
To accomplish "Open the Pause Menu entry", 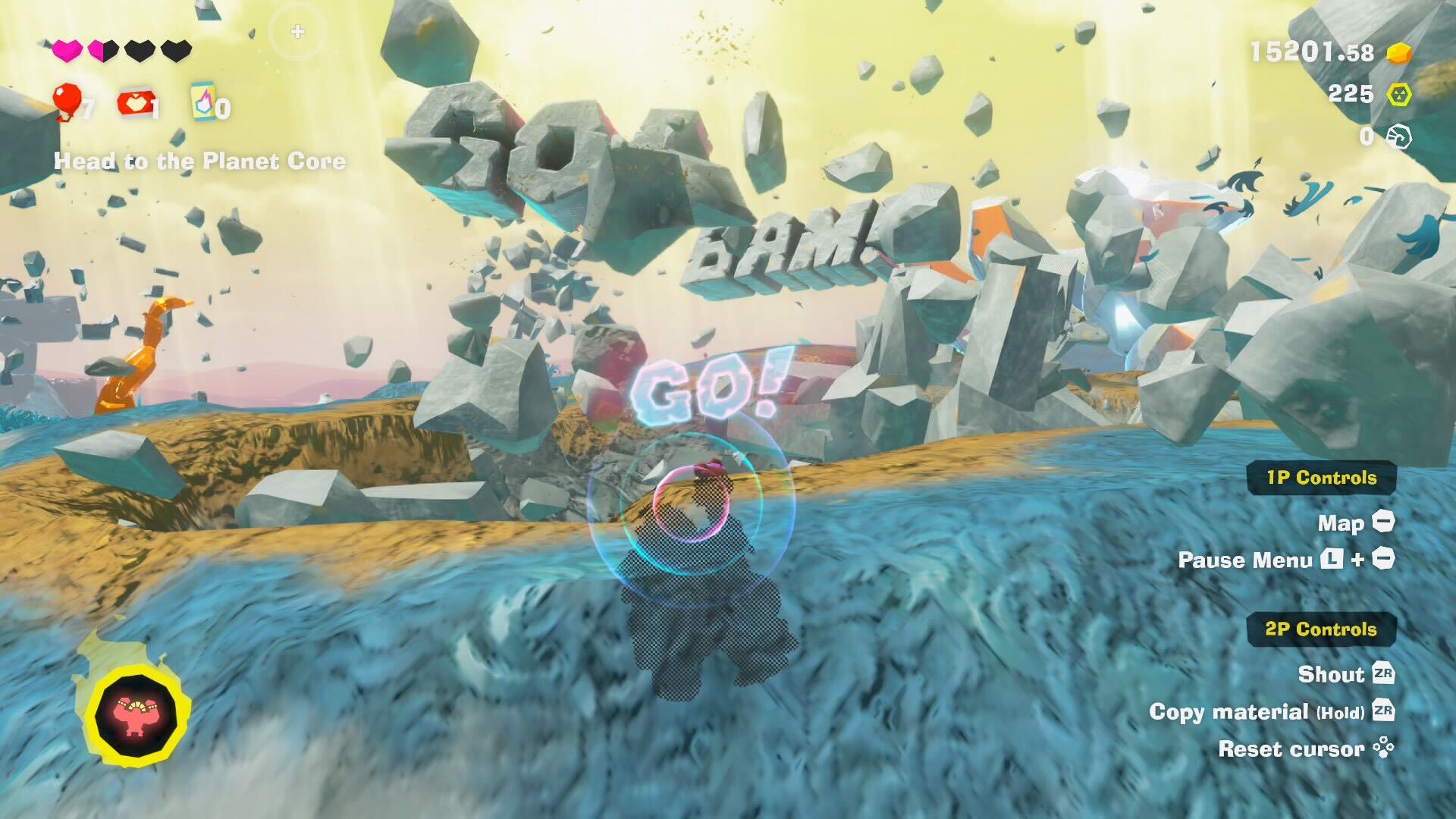I will pyautogui.click(x=1286, y=560).
